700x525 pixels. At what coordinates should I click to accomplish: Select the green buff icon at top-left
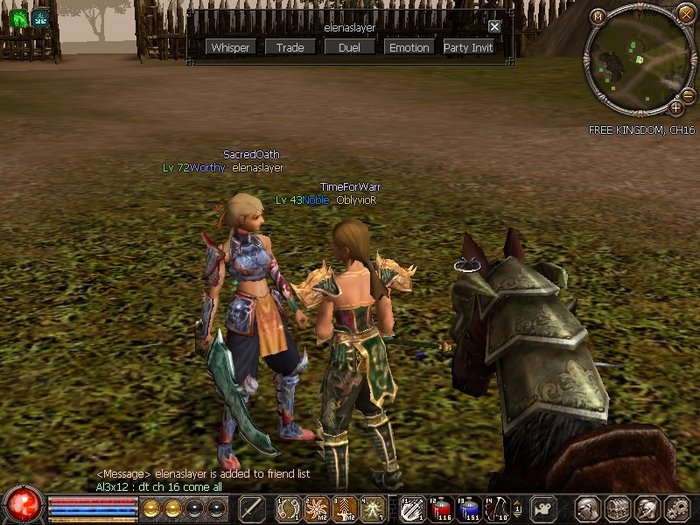pos(18,17)
